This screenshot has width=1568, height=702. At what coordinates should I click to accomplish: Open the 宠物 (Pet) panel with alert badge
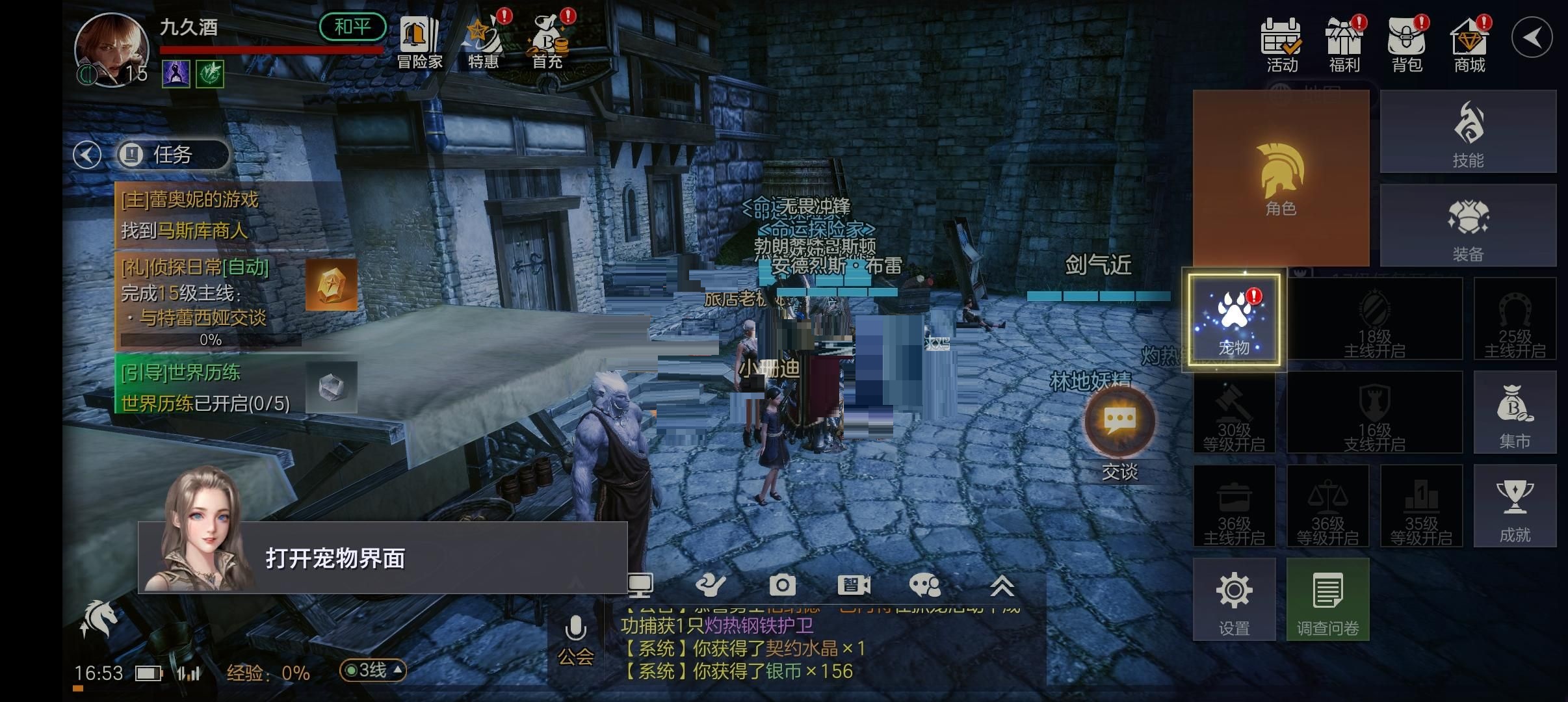[x=1235, y=318]
